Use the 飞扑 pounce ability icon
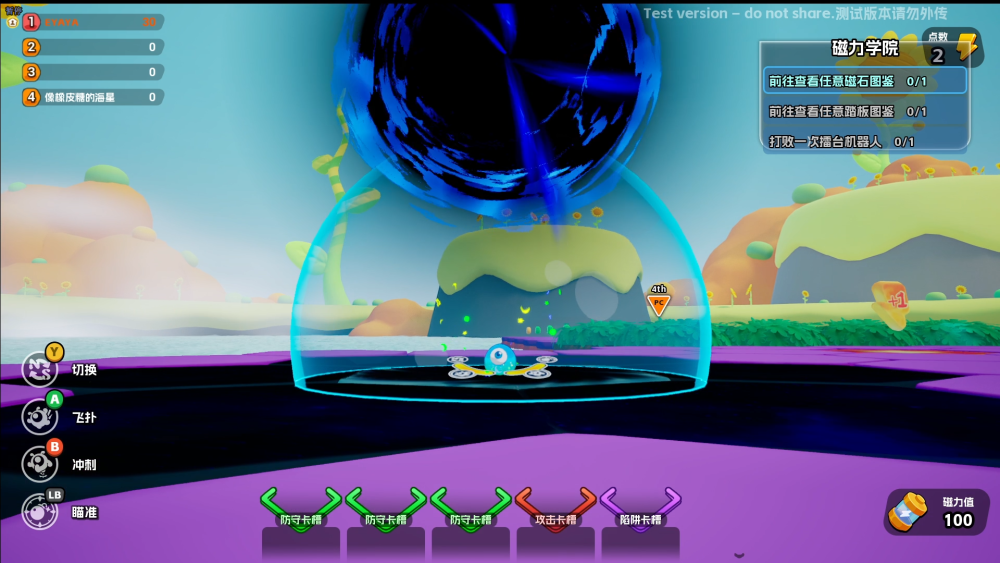The image size is (1000, 563). [x=40, y=416]
